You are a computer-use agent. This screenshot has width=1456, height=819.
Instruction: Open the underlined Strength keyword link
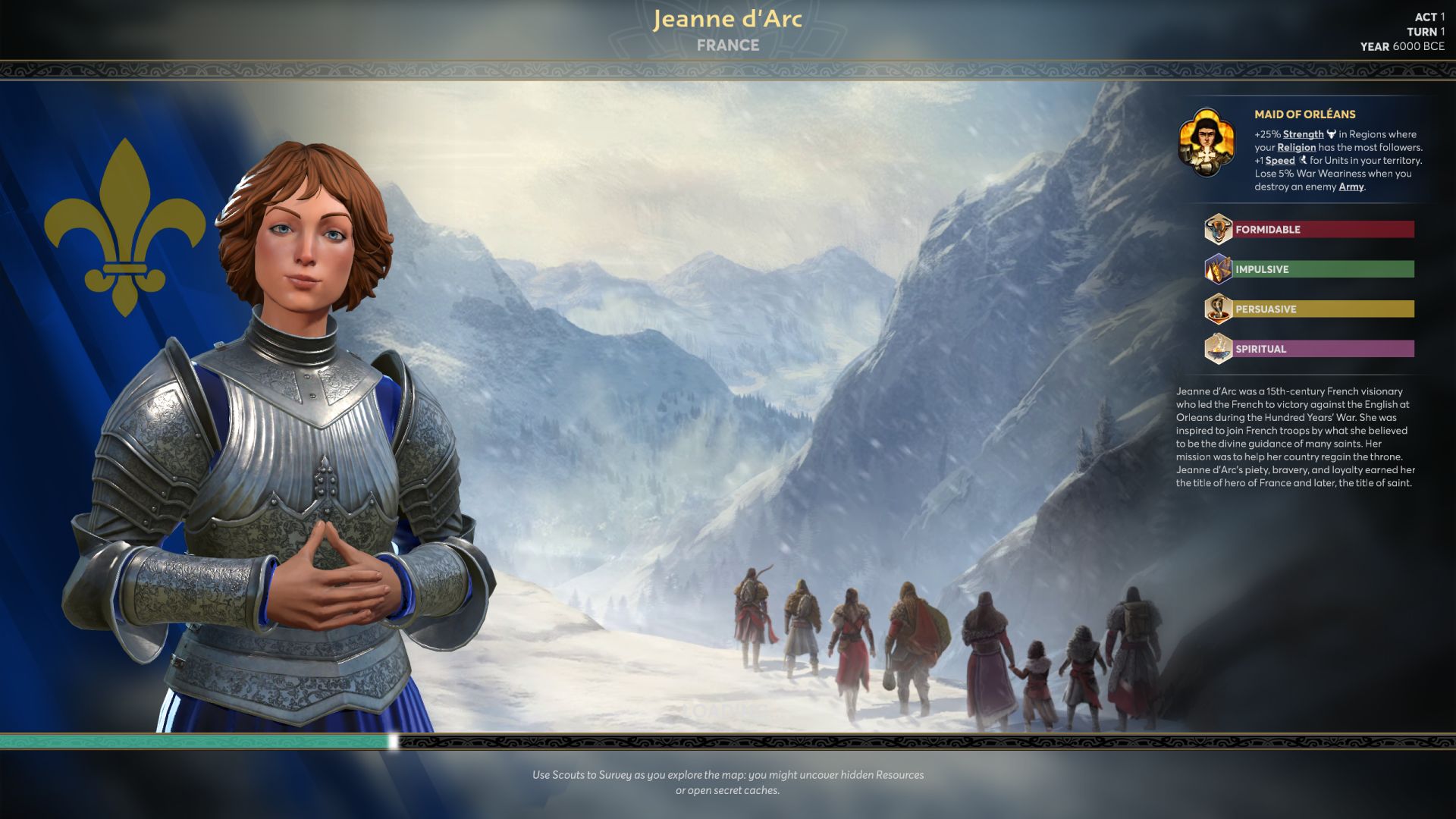click(1303, 134)
